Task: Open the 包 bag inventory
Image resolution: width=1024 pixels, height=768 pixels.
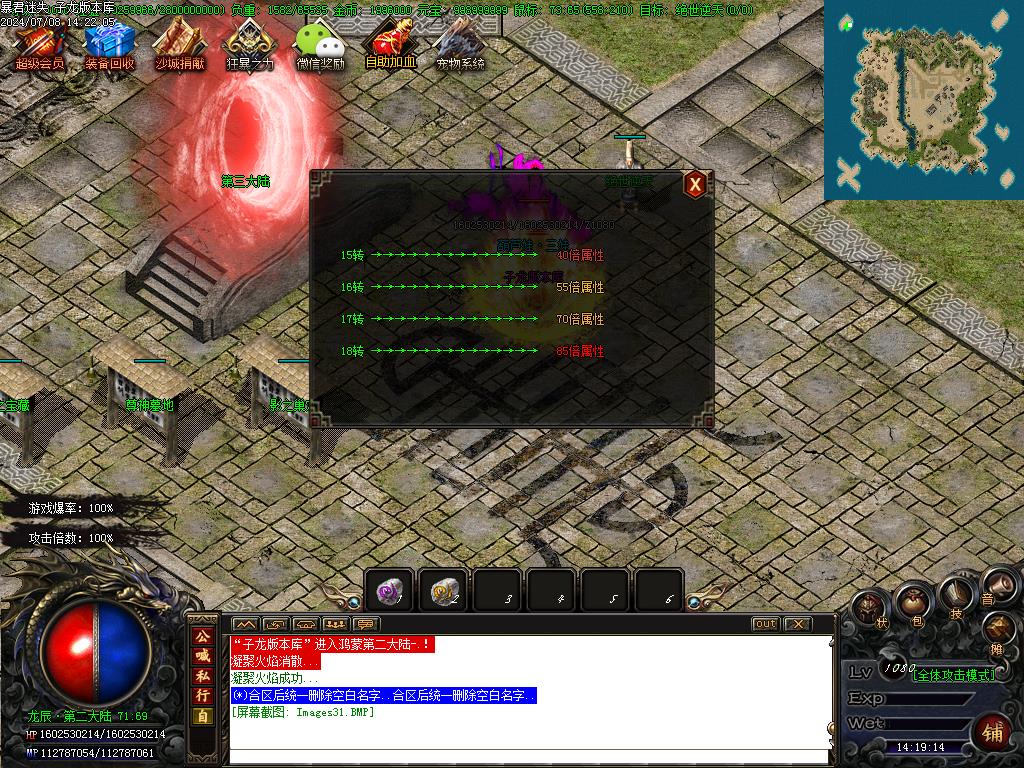Action: [x=913, y=601]
